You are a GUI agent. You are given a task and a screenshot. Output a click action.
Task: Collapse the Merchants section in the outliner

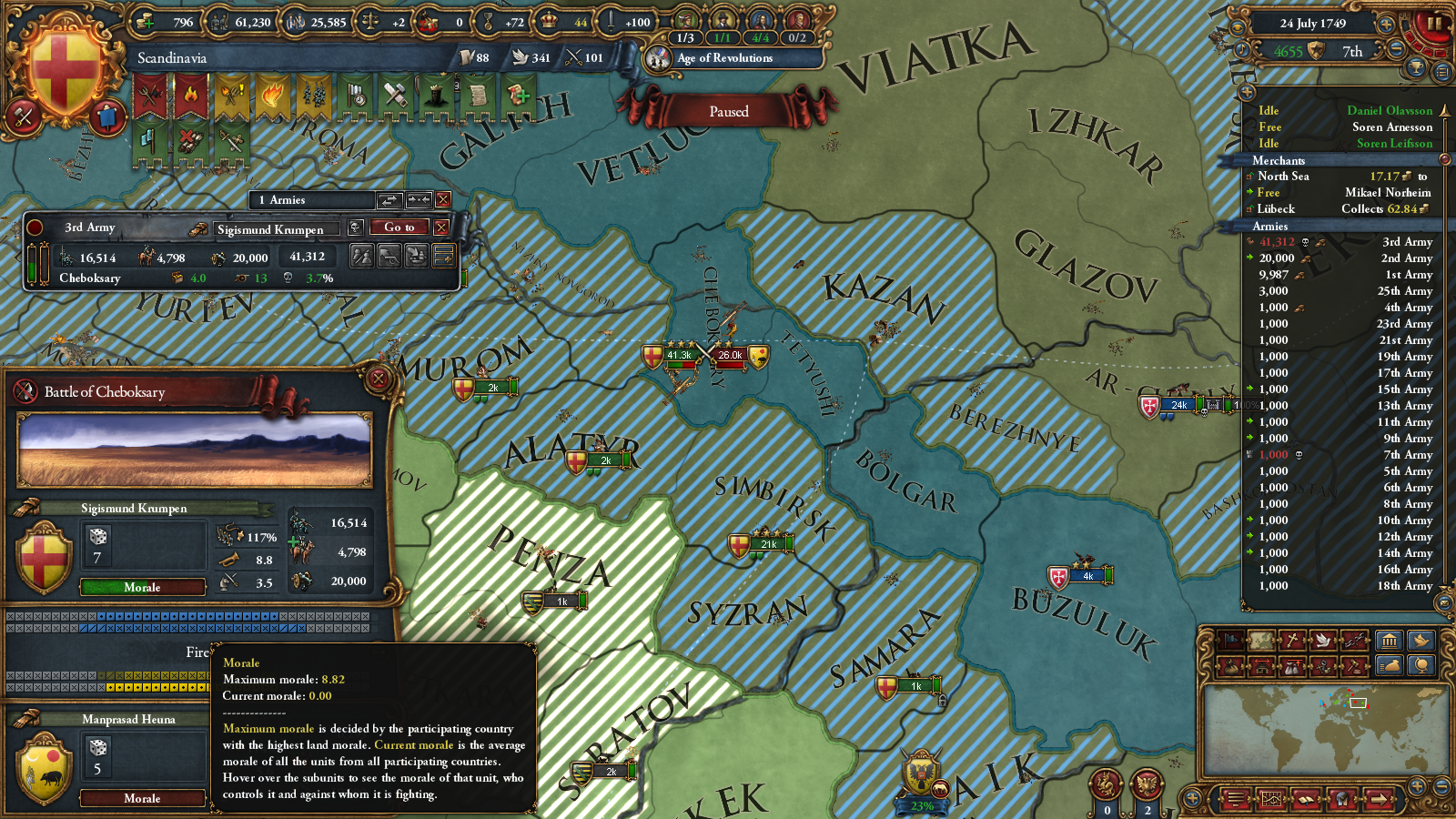(1279, 160)
